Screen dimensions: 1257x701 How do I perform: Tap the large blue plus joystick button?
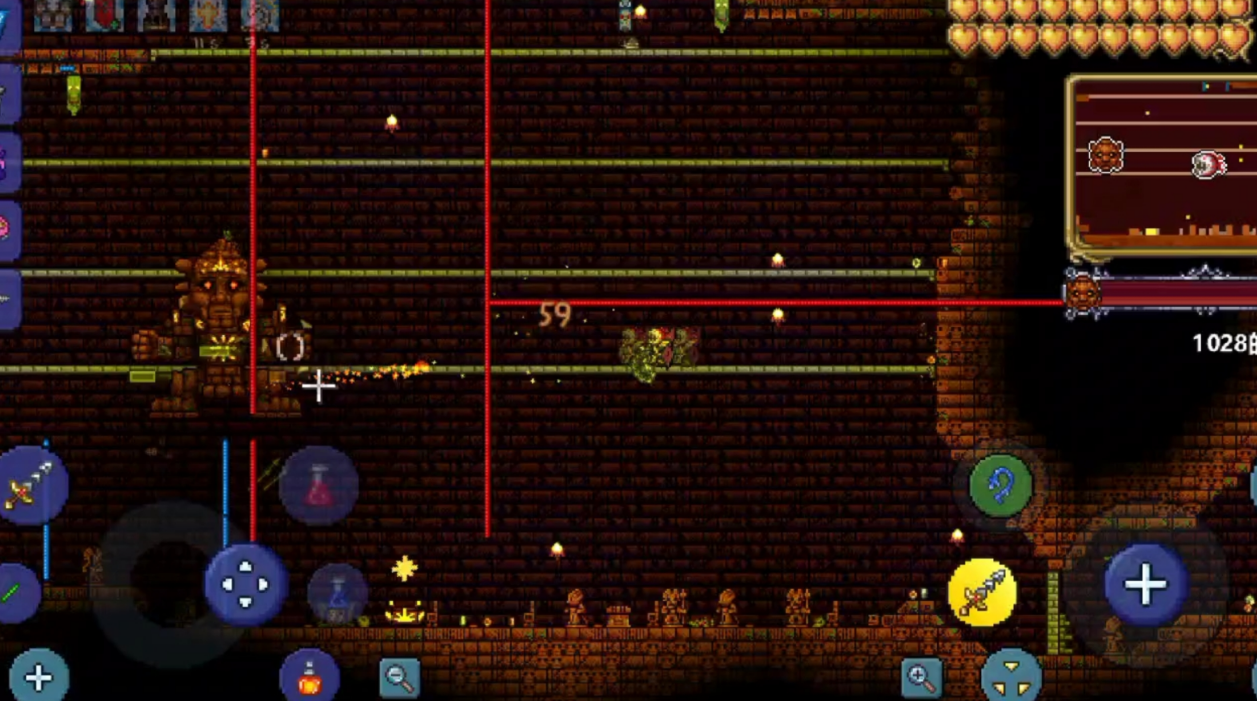(x=1145, y=585)
